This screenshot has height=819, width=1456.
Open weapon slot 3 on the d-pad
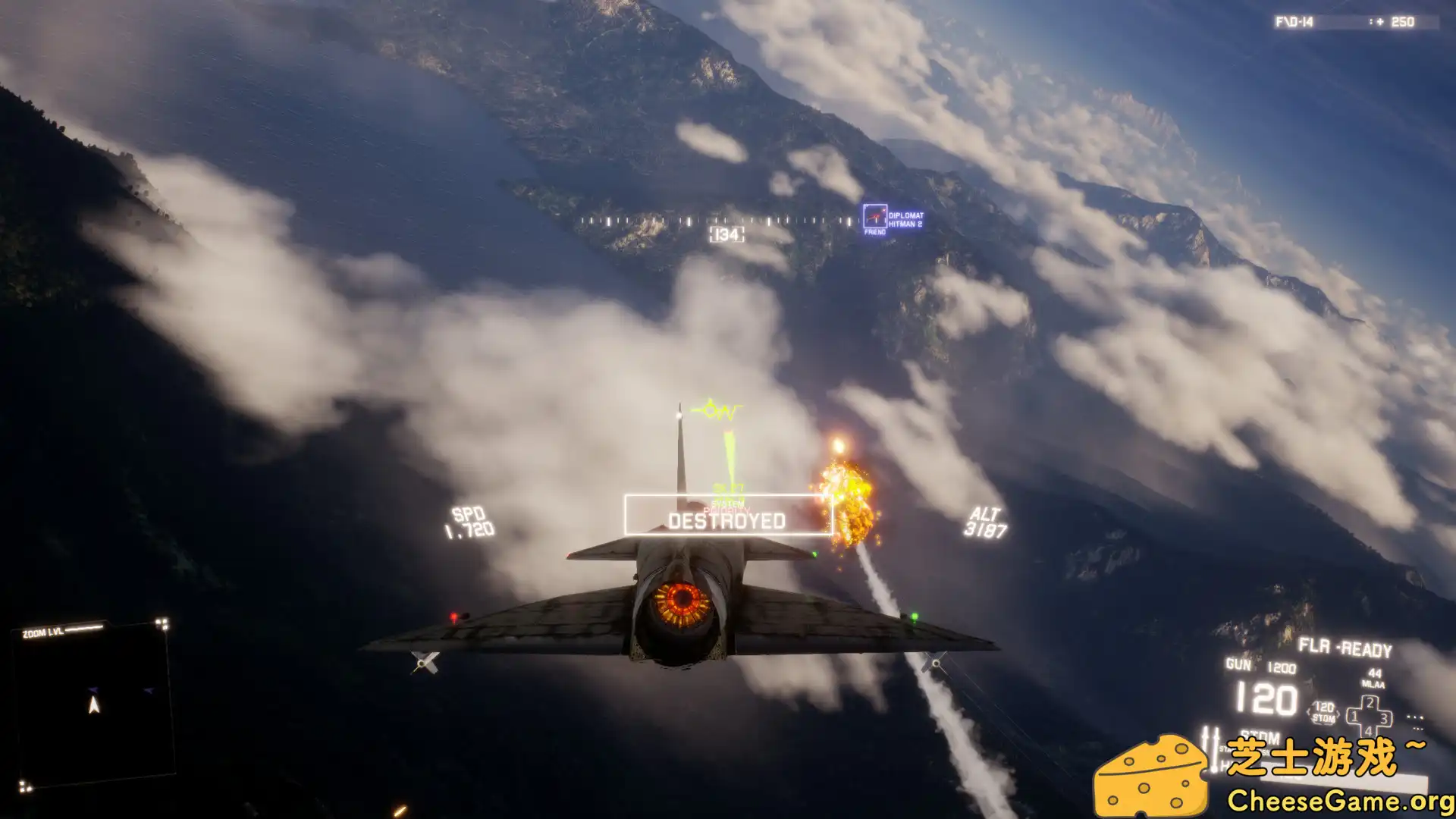[x=1384, y=718]
